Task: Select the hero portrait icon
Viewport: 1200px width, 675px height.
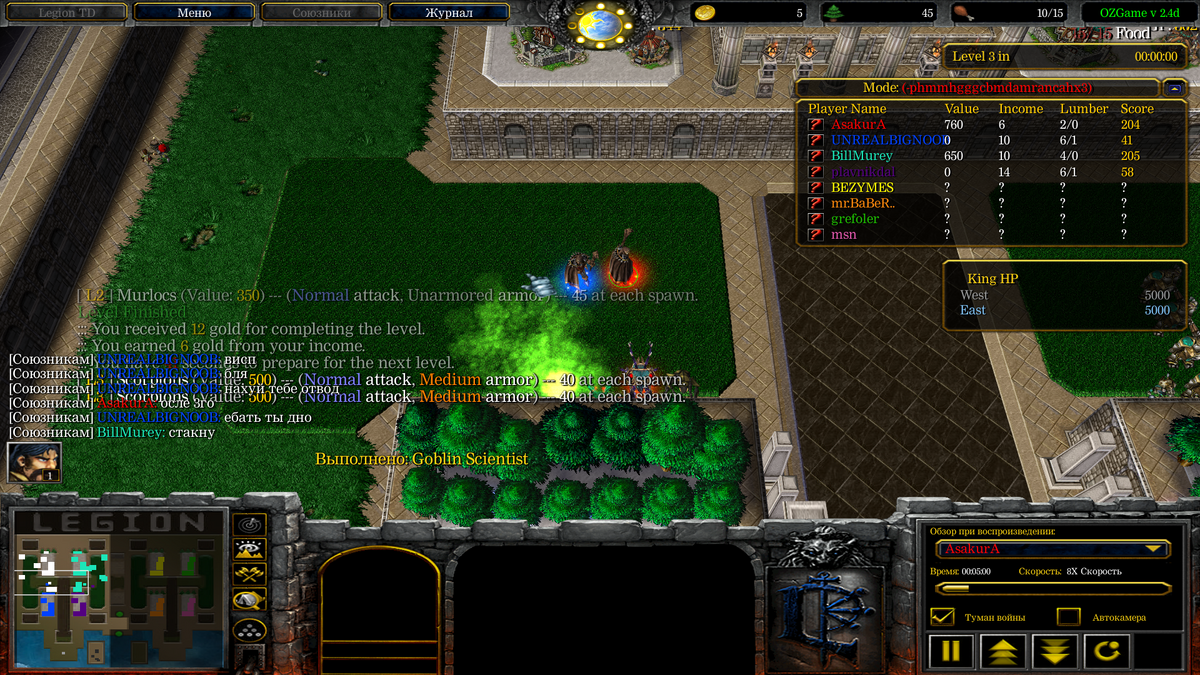Action: click(x=34, y=462)
